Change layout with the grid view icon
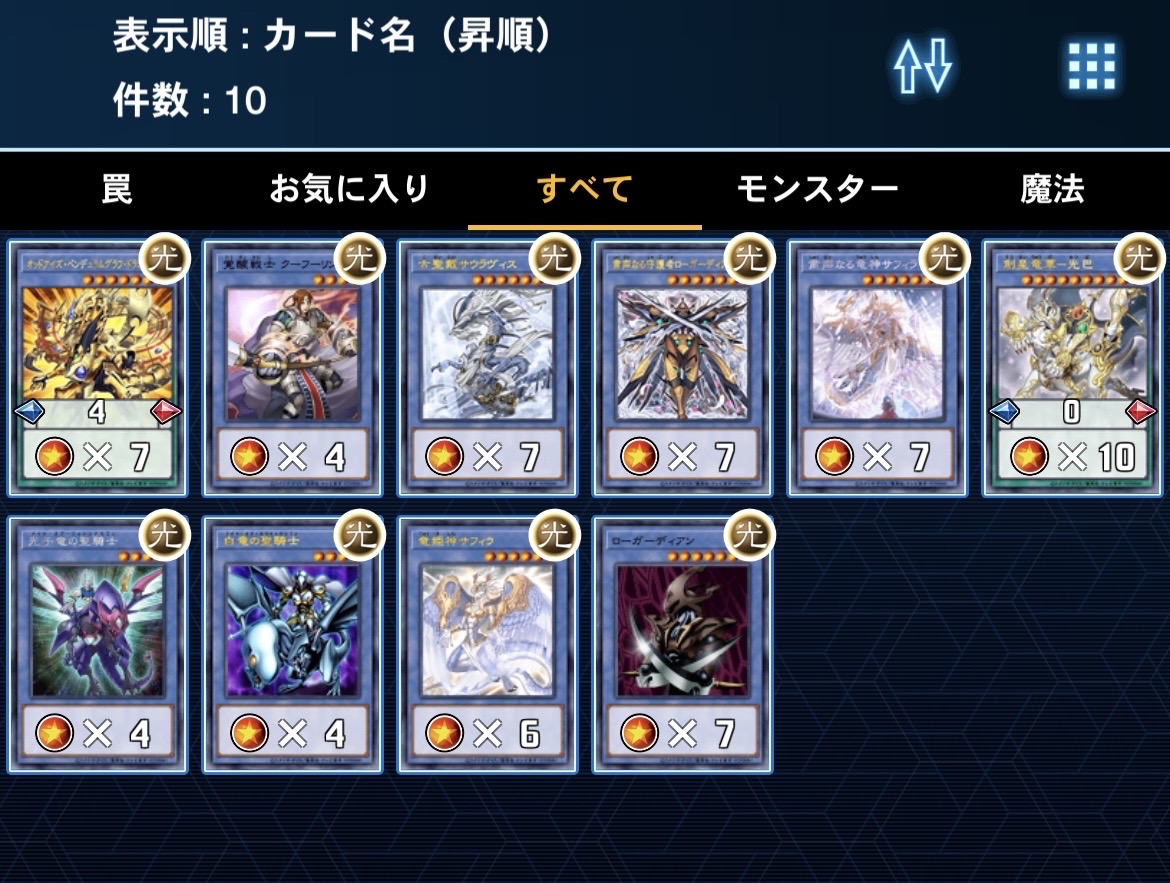The width and height of the screenshot is (1170, 883). point(1091,68)
